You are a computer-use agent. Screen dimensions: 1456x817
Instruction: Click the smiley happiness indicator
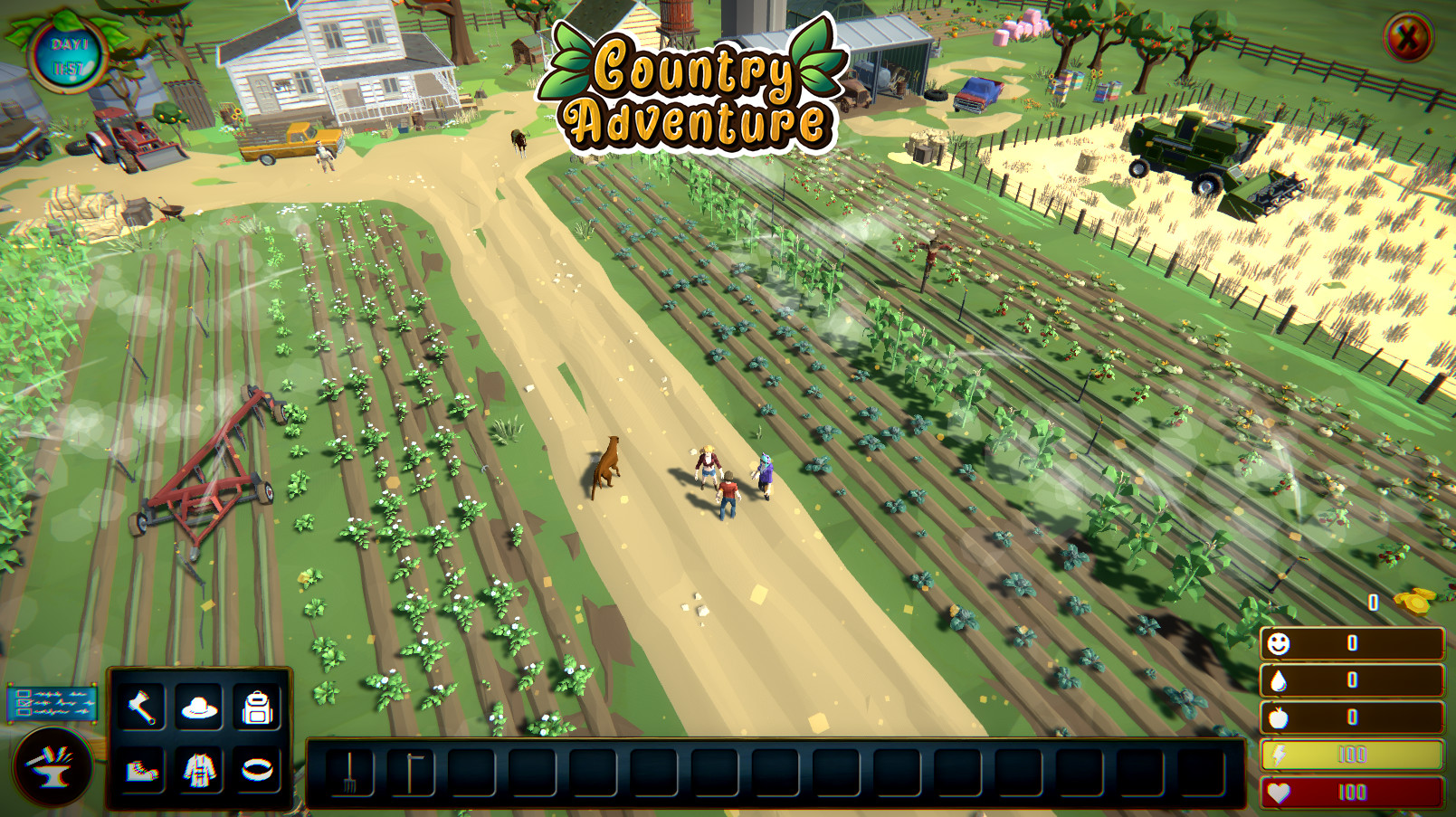click(1279, 645)
